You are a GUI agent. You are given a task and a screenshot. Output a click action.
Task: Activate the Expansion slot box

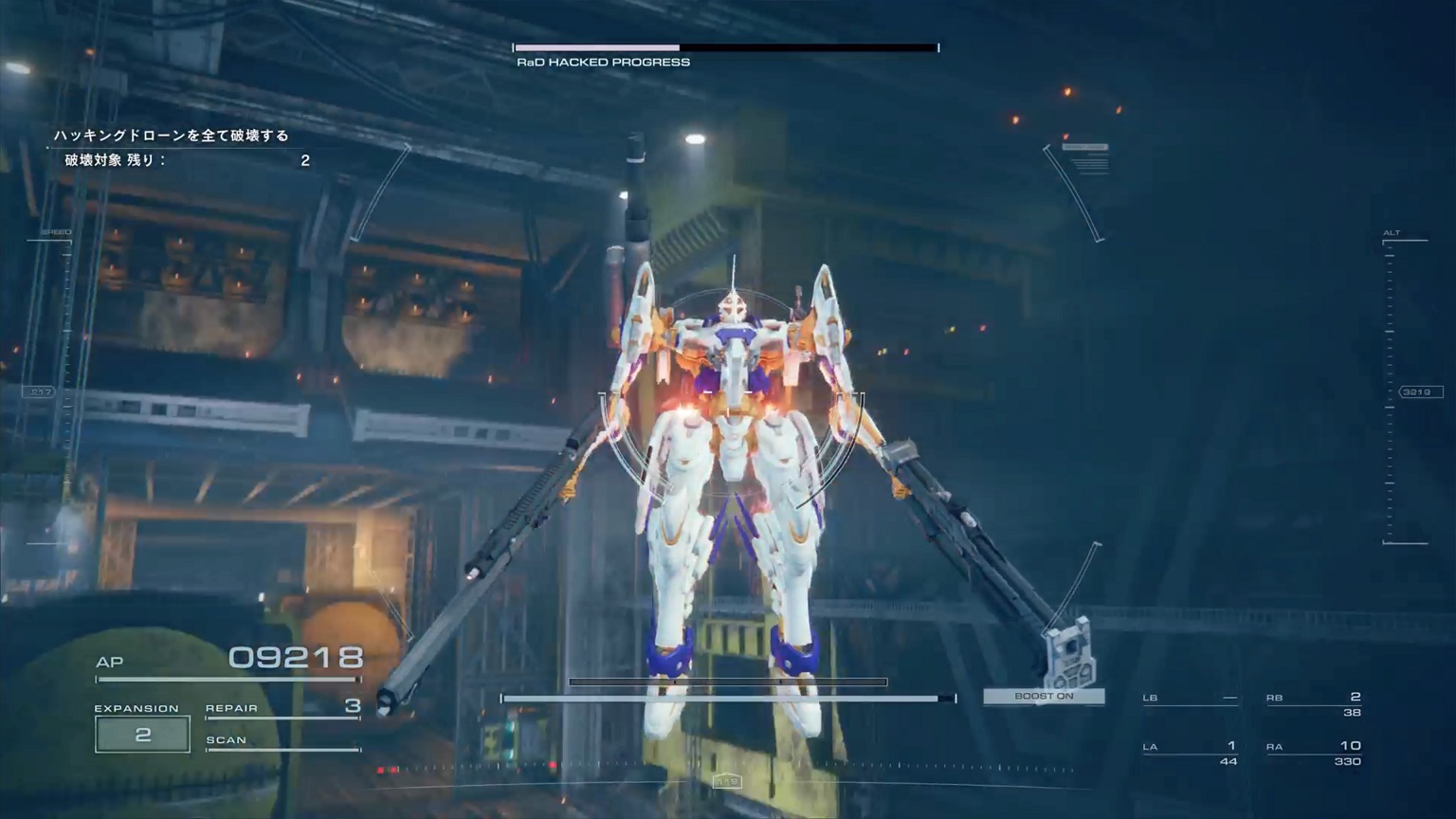(142, 735)
